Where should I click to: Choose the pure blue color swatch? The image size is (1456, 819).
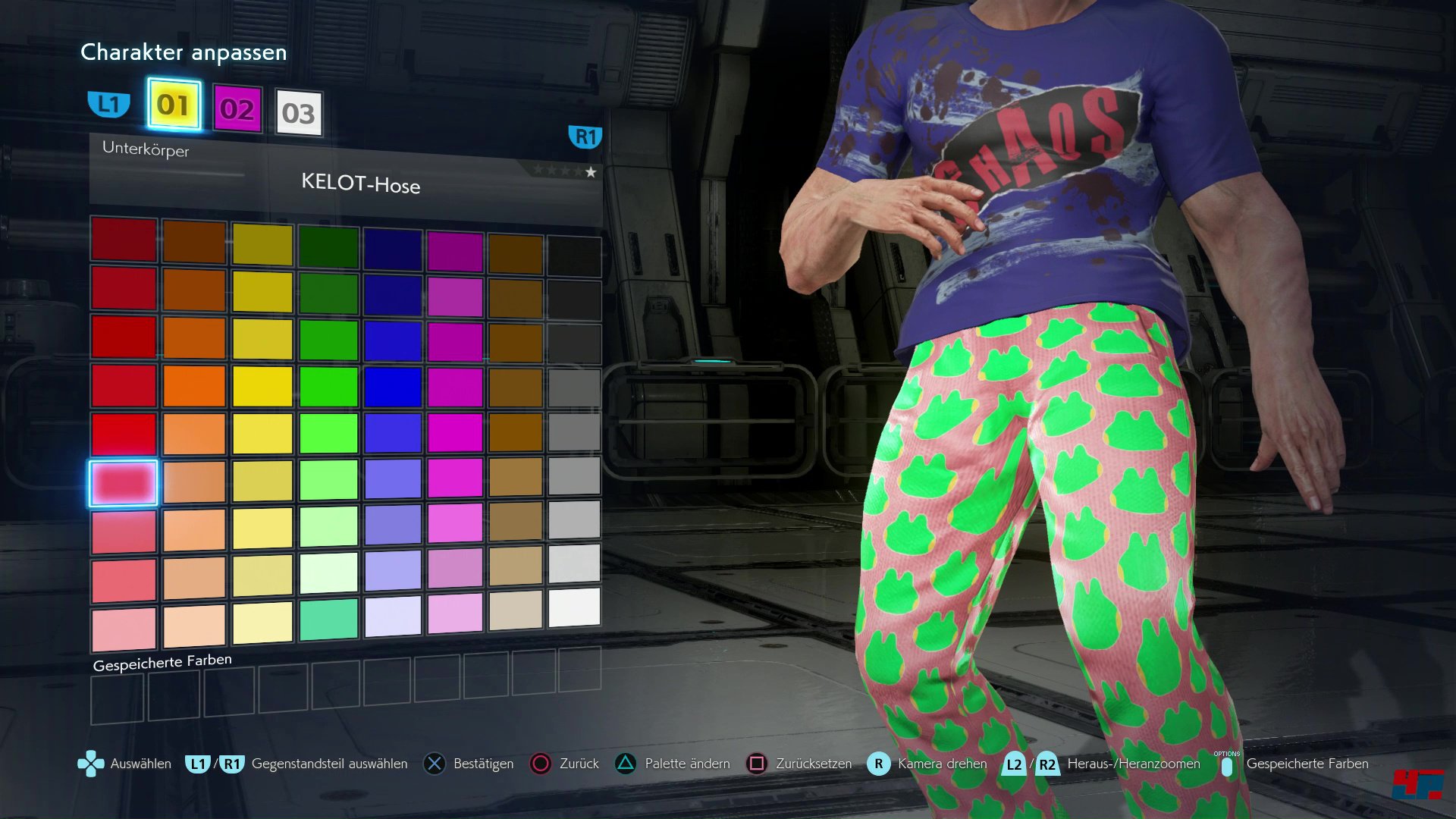coord(393,386)
